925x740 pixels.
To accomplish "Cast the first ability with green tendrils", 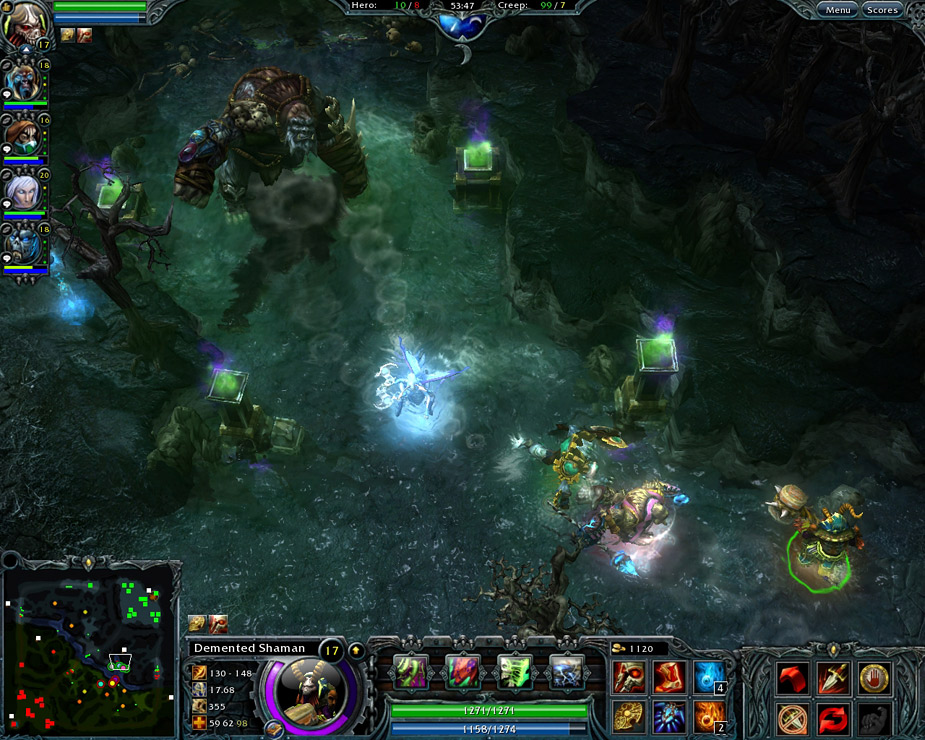I will coord(410,672).
